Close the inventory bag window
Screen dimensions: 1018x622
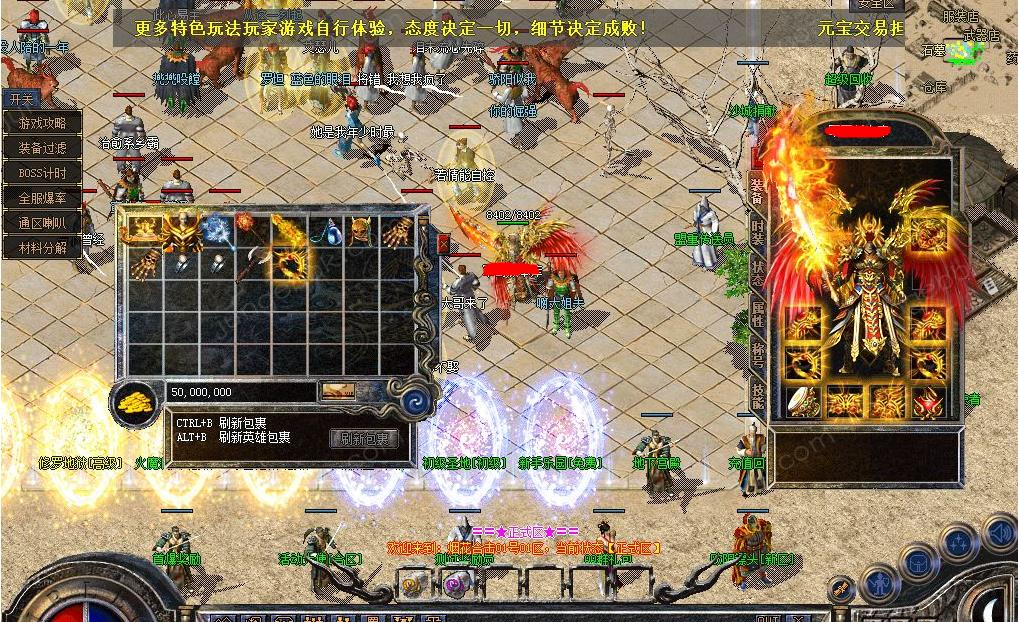[445, 242]
